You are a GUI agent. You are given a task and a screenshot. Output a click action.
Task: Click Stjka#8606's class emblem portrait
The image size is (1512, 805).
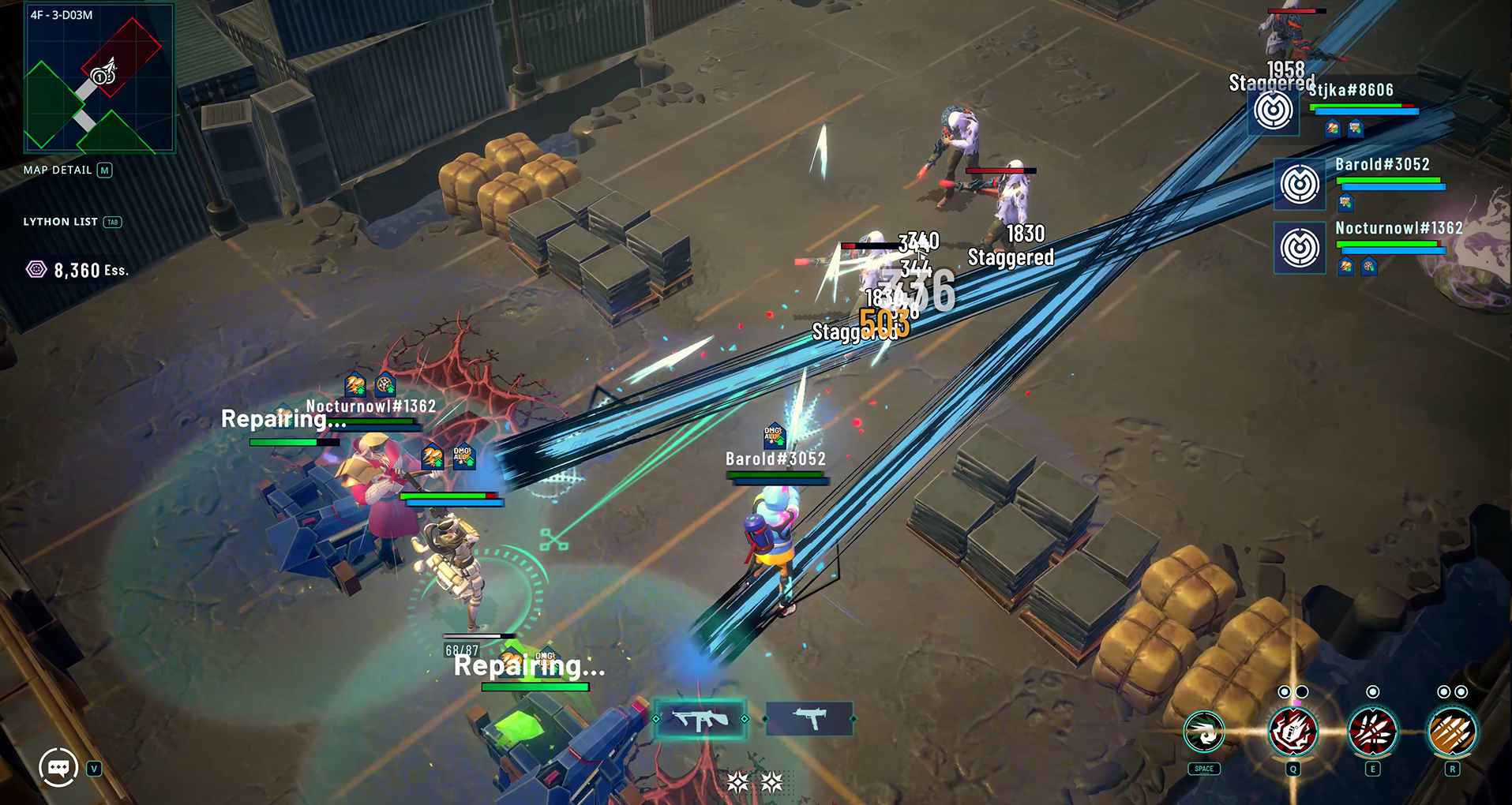click(x=1273, y=110)
